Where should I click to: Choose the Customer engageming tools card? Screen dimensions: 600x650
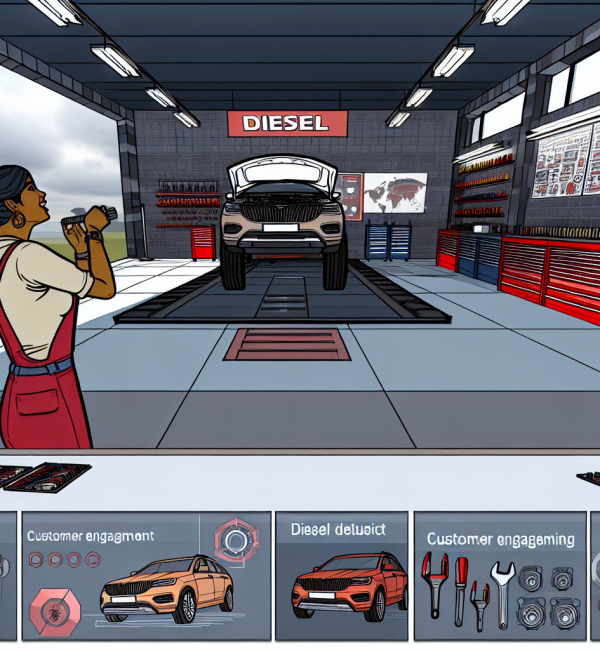tap(500, 576)
